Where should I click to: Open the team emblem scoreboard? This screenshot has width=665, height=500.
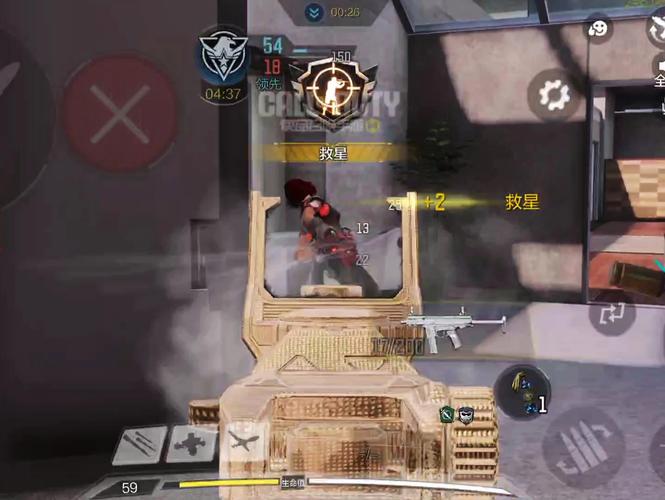click(222, 59)
